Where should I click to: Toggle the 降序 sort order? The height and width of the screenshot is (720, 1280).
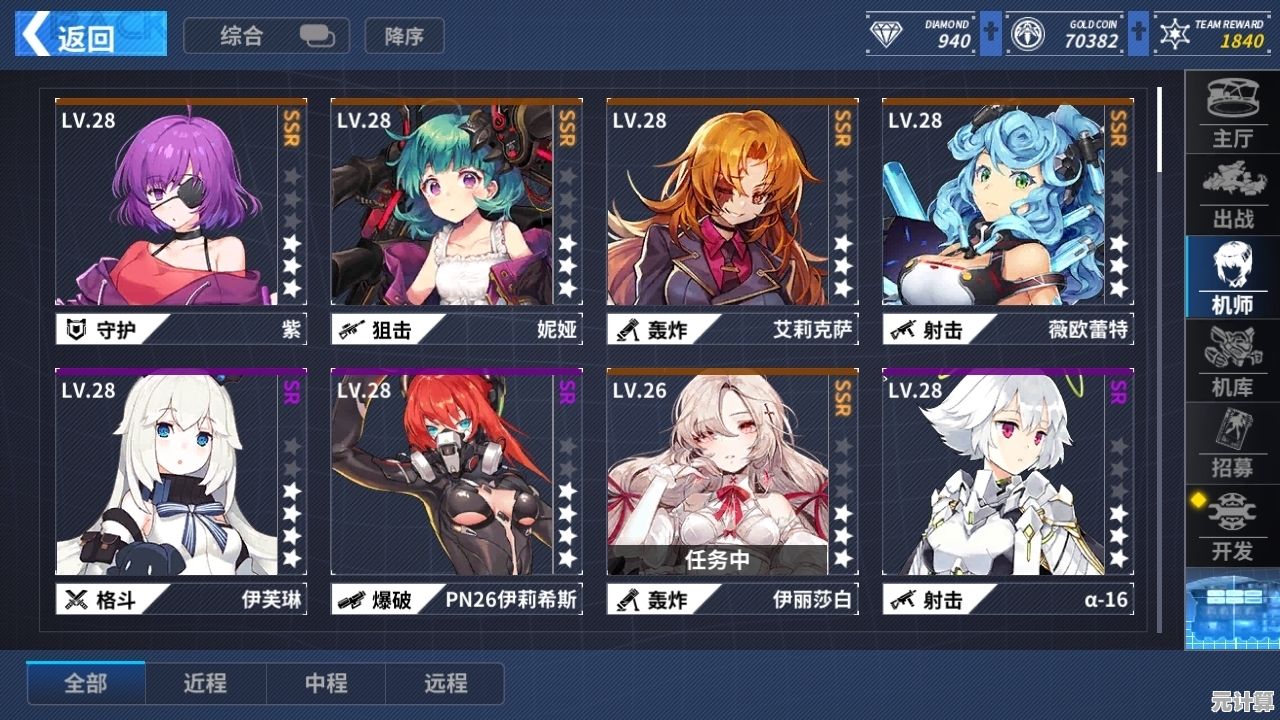pyautogui.click(x=404, y=36)
